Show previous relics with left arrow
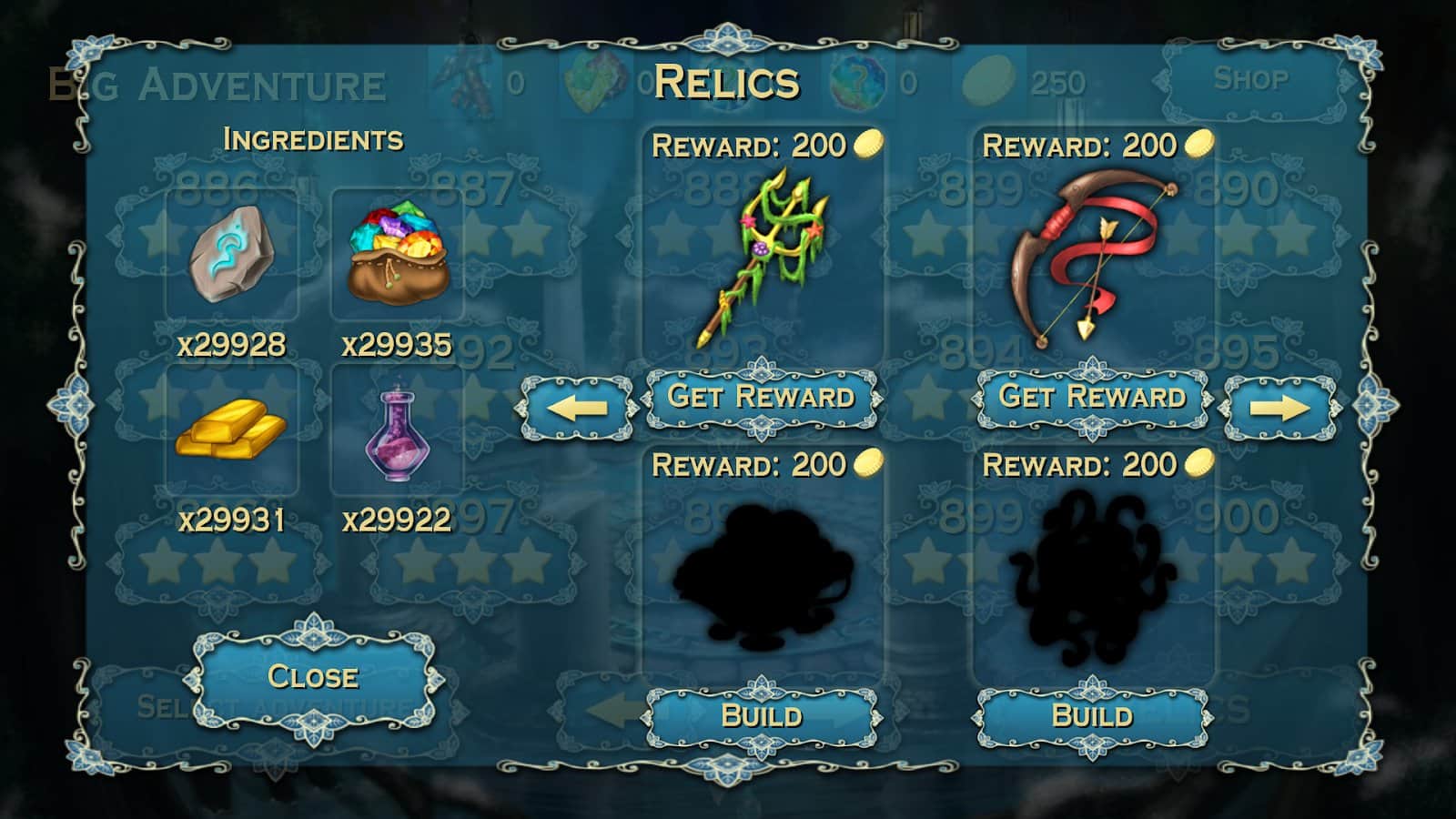 click(x=576, y=408)
